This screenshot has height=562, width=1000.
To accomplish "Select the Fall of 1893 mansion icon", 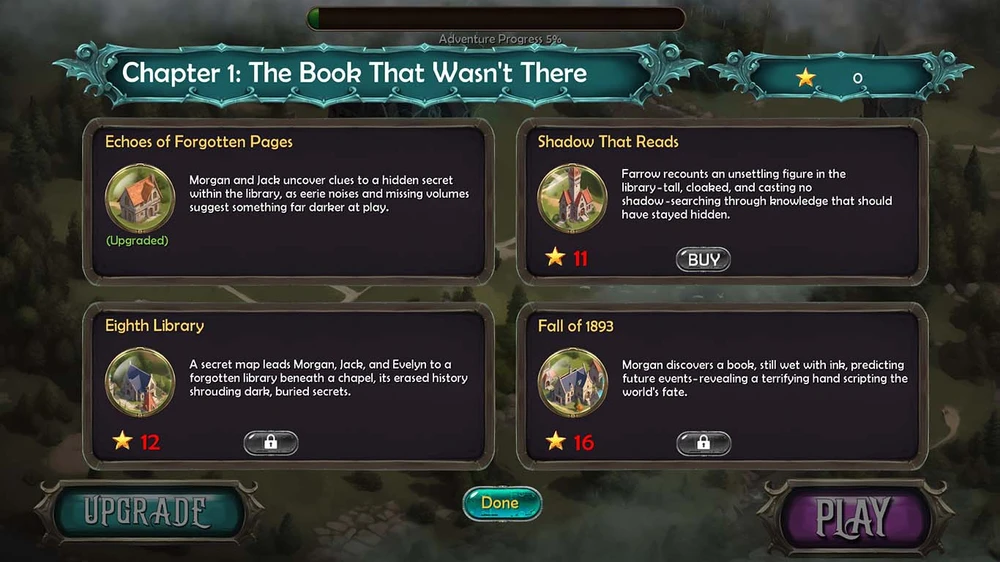I will (x=573, y=381).
